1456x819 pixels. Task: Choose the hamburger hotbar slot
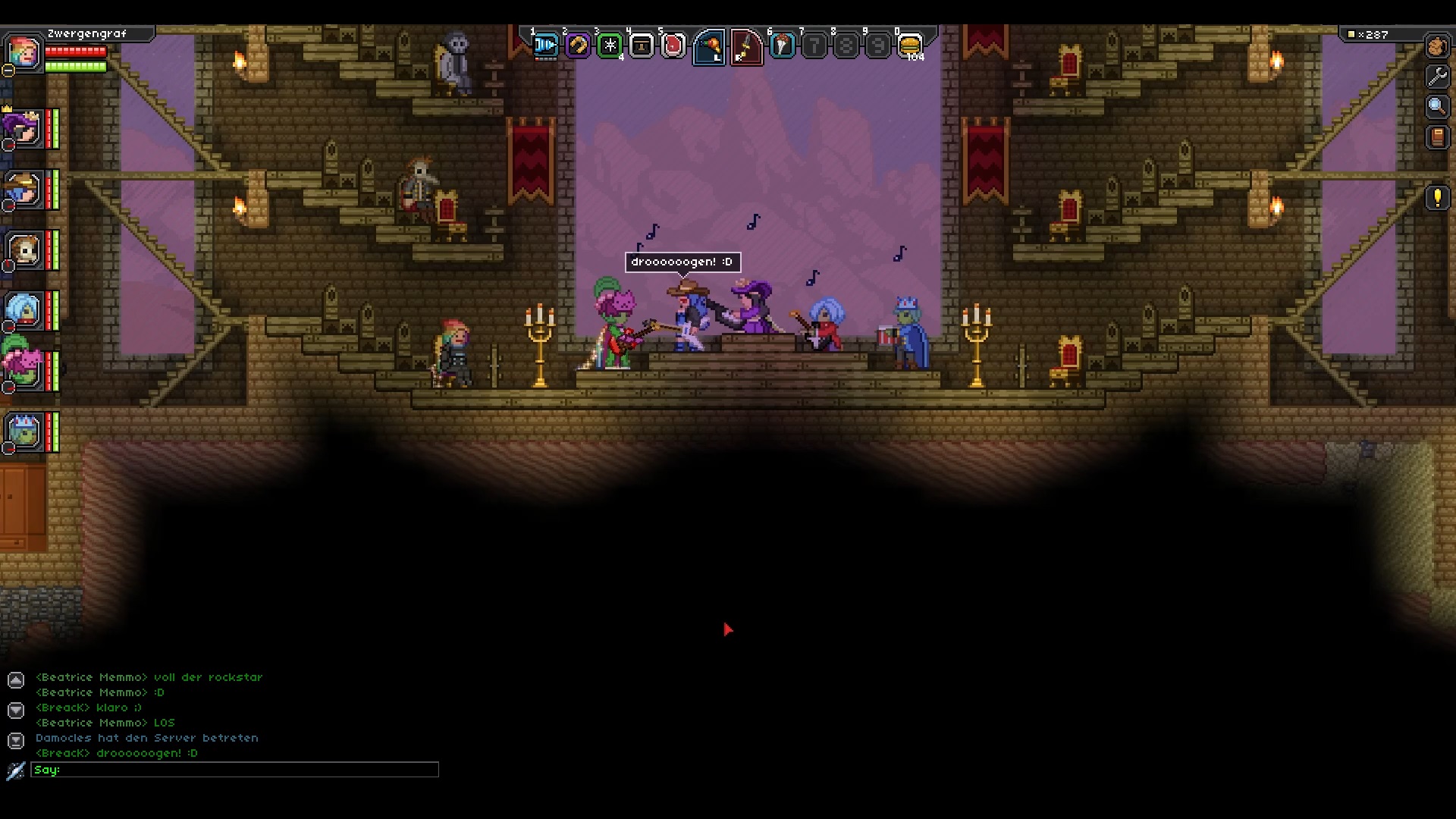pyautogui.click(x=910, y=46)
